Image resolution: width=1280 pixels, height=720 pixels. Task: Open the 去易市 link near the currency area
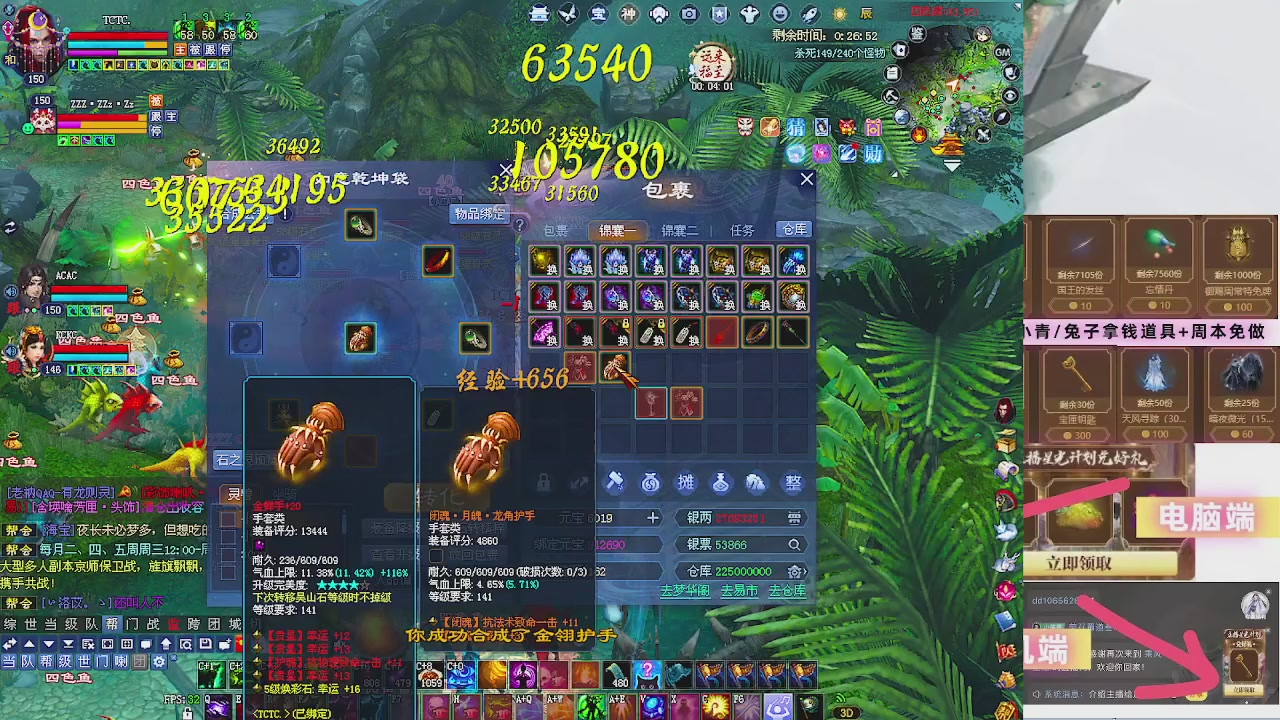point(738,590)
